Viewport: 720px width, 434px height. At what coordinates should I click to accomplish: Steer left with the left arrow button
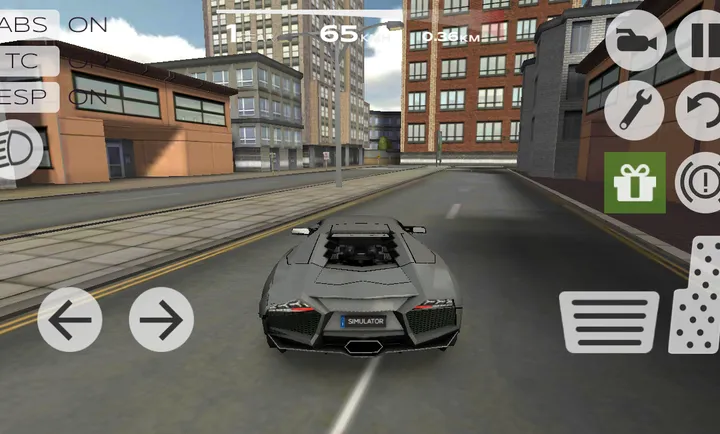click(x=70, y=320)
